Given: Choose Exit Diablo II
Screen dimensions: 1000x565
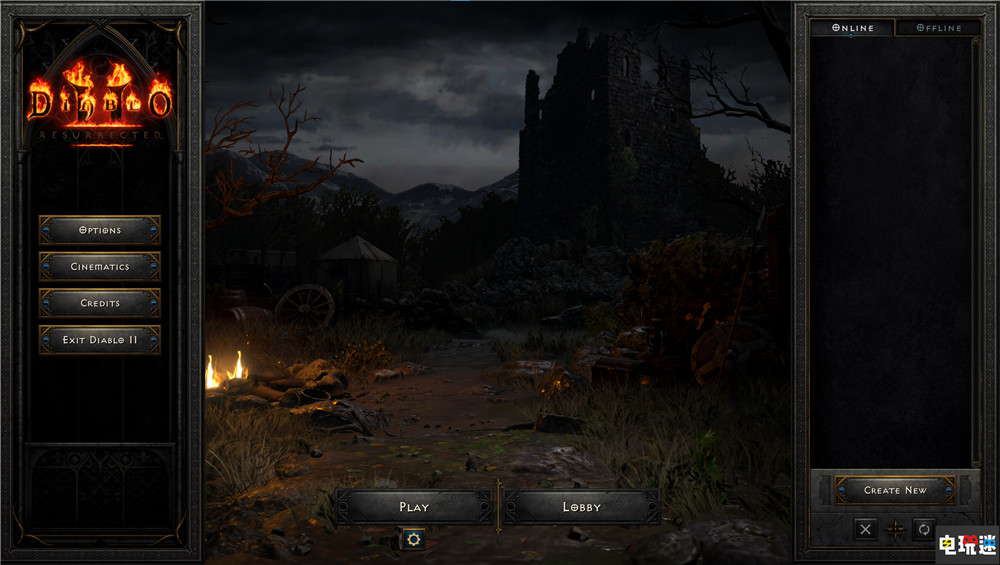Looking at the screenshot, I should tap(99, 340).
